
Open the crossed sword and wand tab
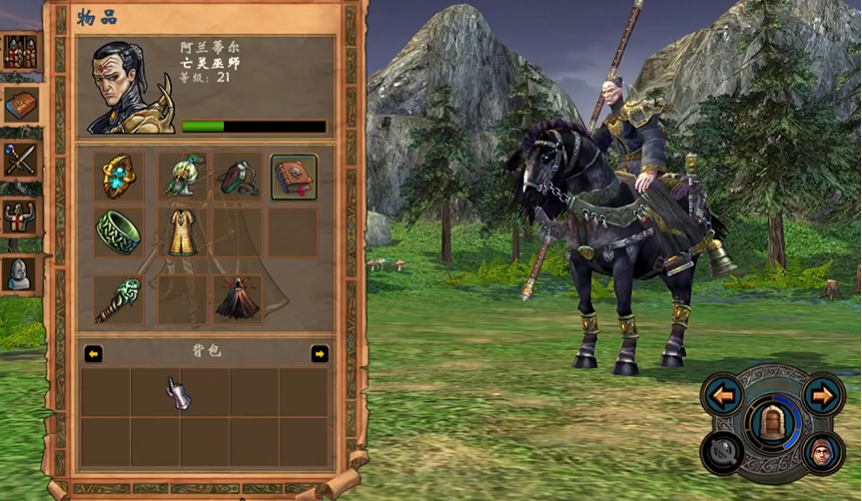pyautogui.click(x=21, y=159)
